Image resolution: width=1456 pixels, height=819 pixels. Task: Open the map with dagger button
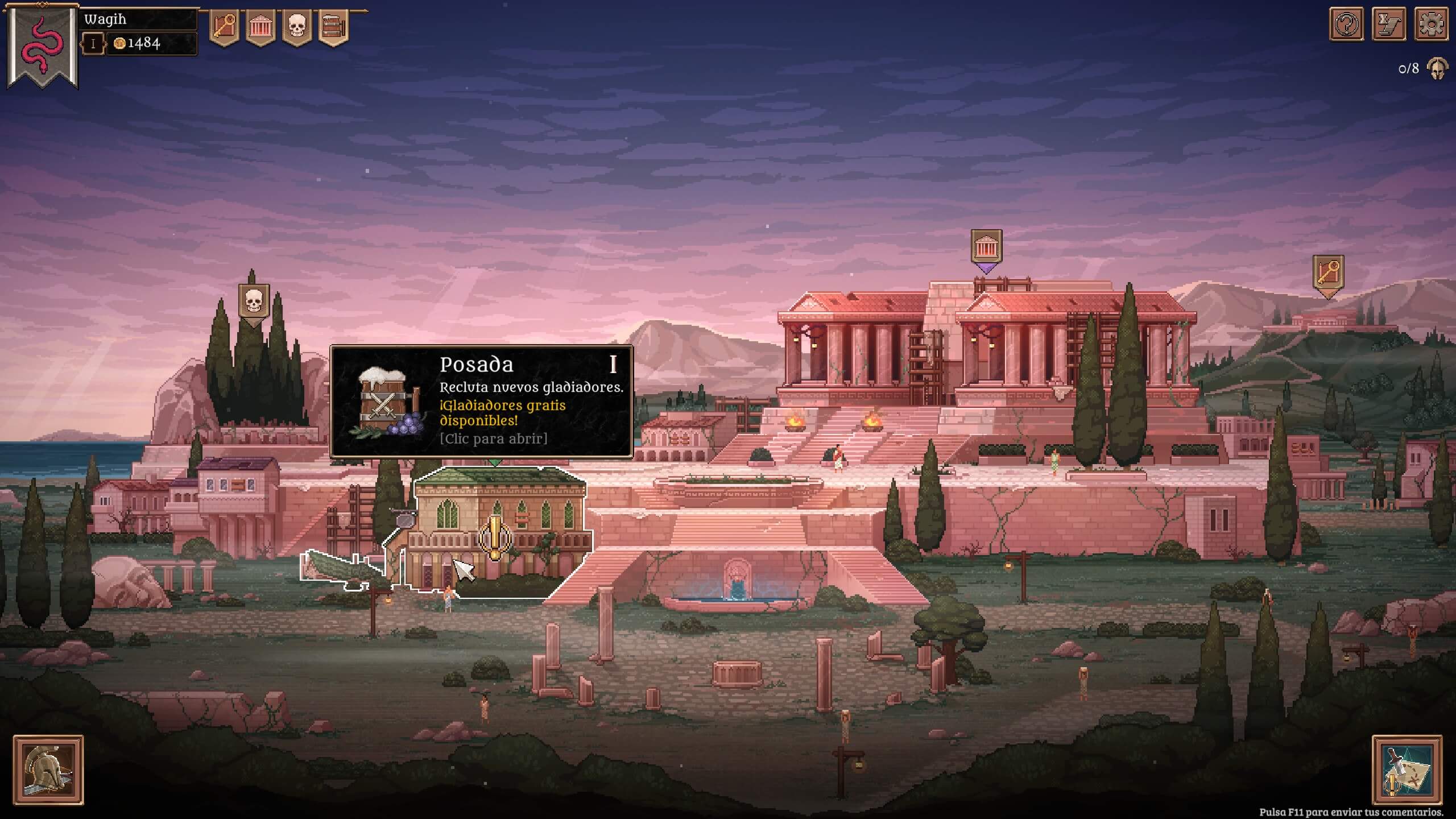(1407, 770)
